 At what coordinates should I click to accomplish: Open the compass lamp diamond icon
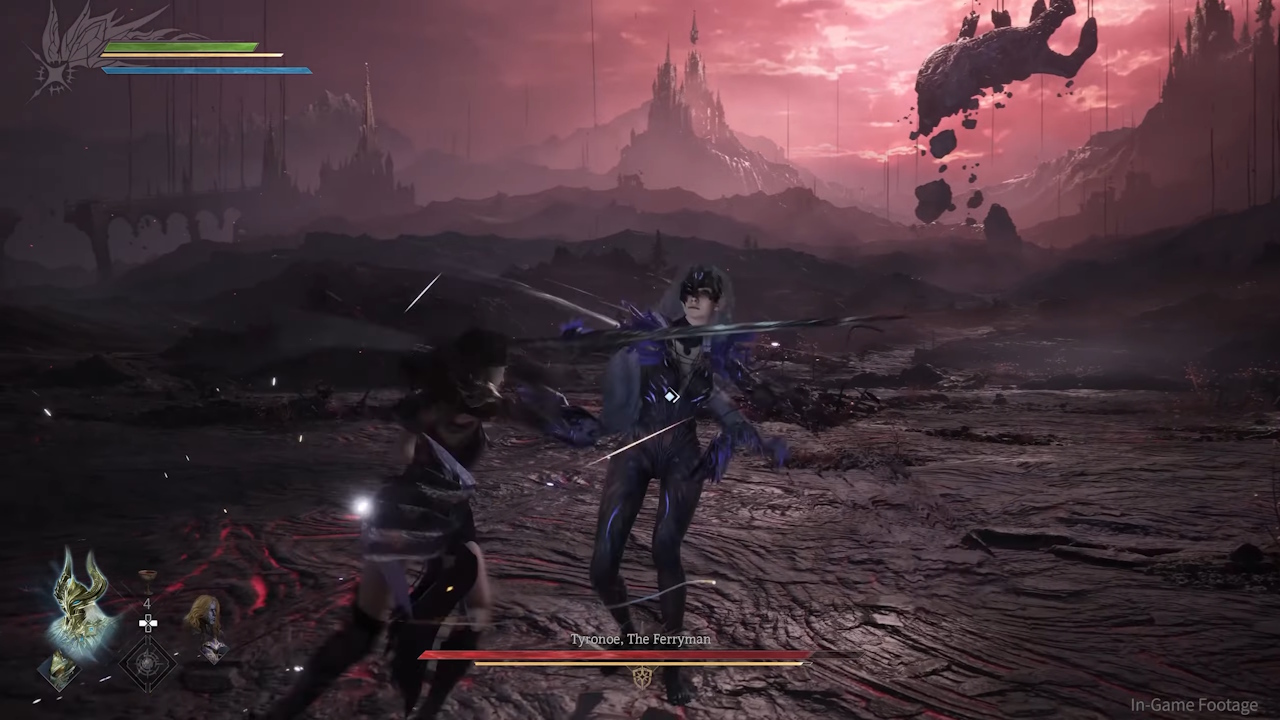click(x=148, y=661)
